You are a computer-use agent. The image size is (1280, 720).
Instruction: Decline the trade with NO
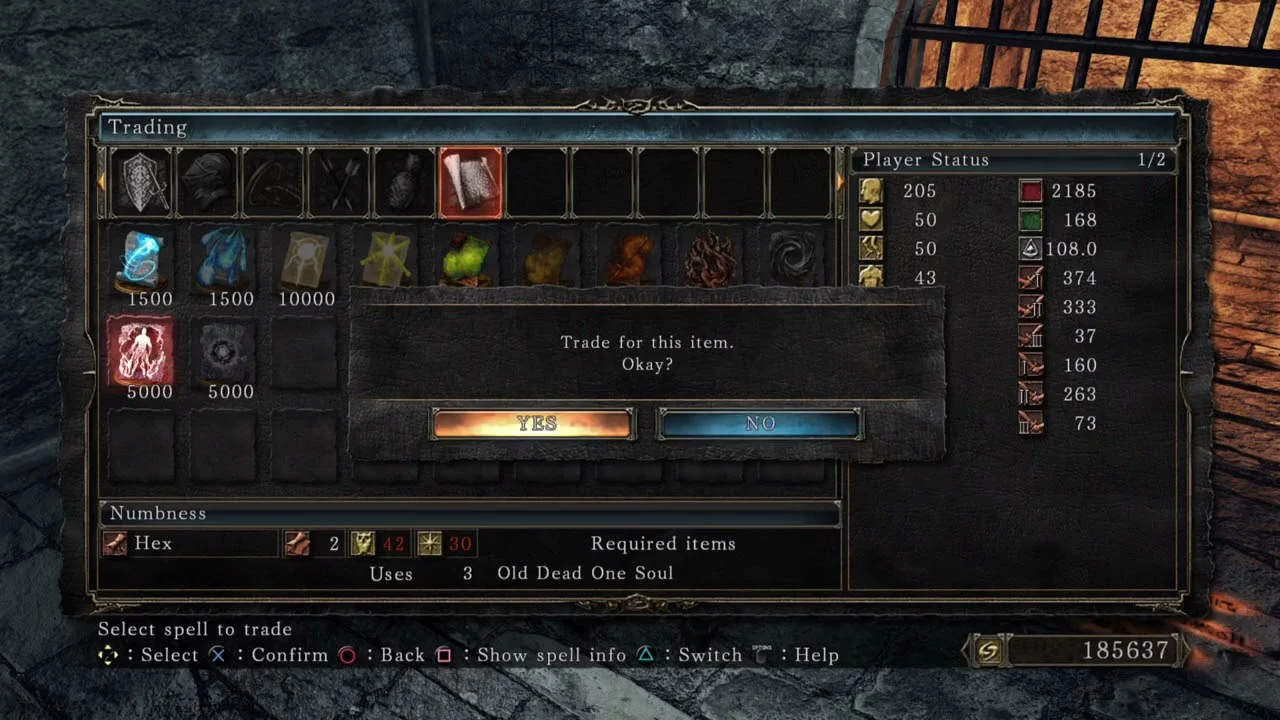[x=759, y=424]
